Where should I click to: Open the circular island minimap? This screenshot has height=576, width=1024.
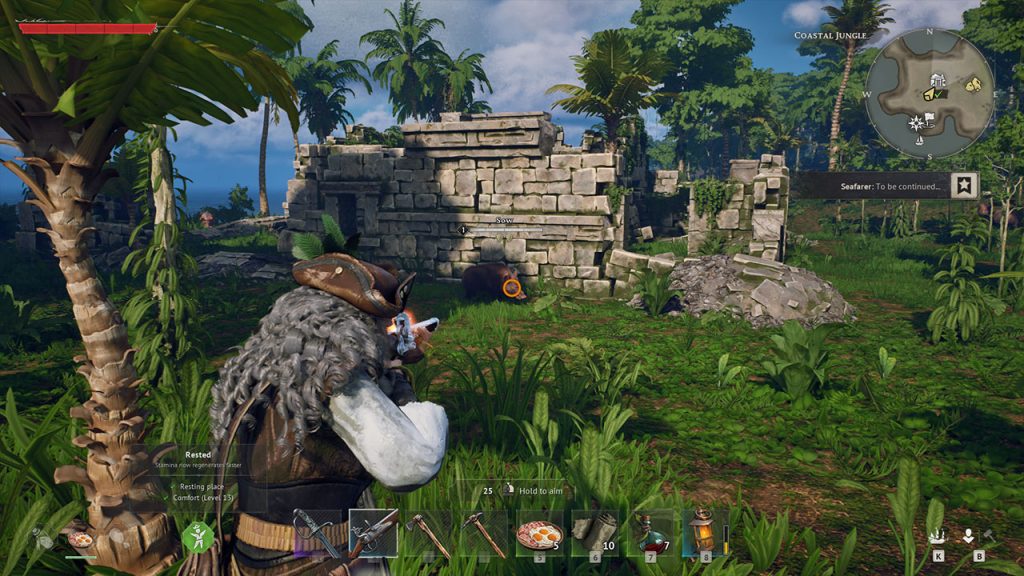929,92
